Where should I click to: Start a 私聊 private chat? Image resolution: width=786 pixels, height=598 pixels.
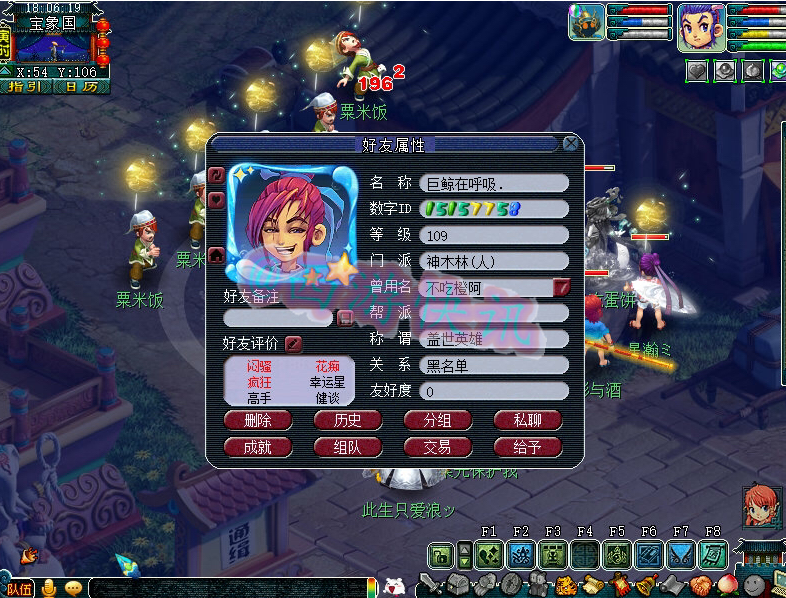coord(528,420)
